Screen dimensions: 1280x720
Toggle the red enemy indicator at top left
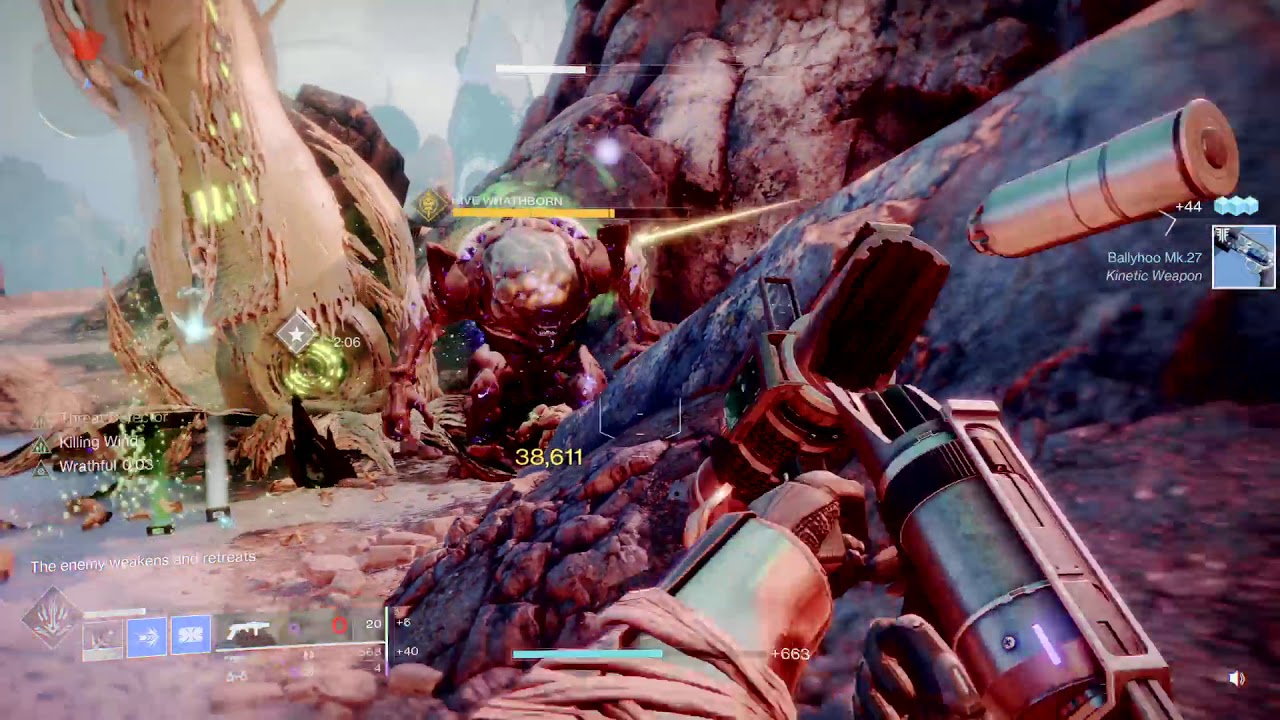(x=88, y=46)
